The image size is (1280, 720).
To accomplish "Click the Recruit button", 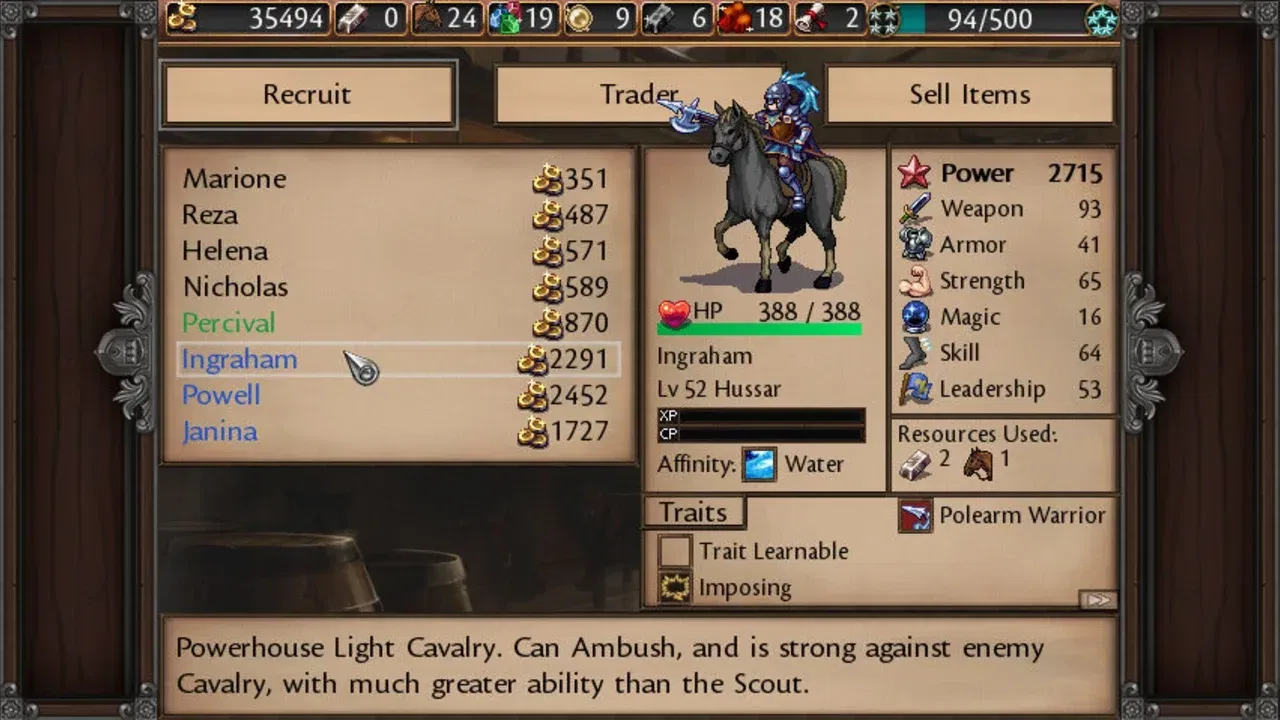I will pos(308,93).
